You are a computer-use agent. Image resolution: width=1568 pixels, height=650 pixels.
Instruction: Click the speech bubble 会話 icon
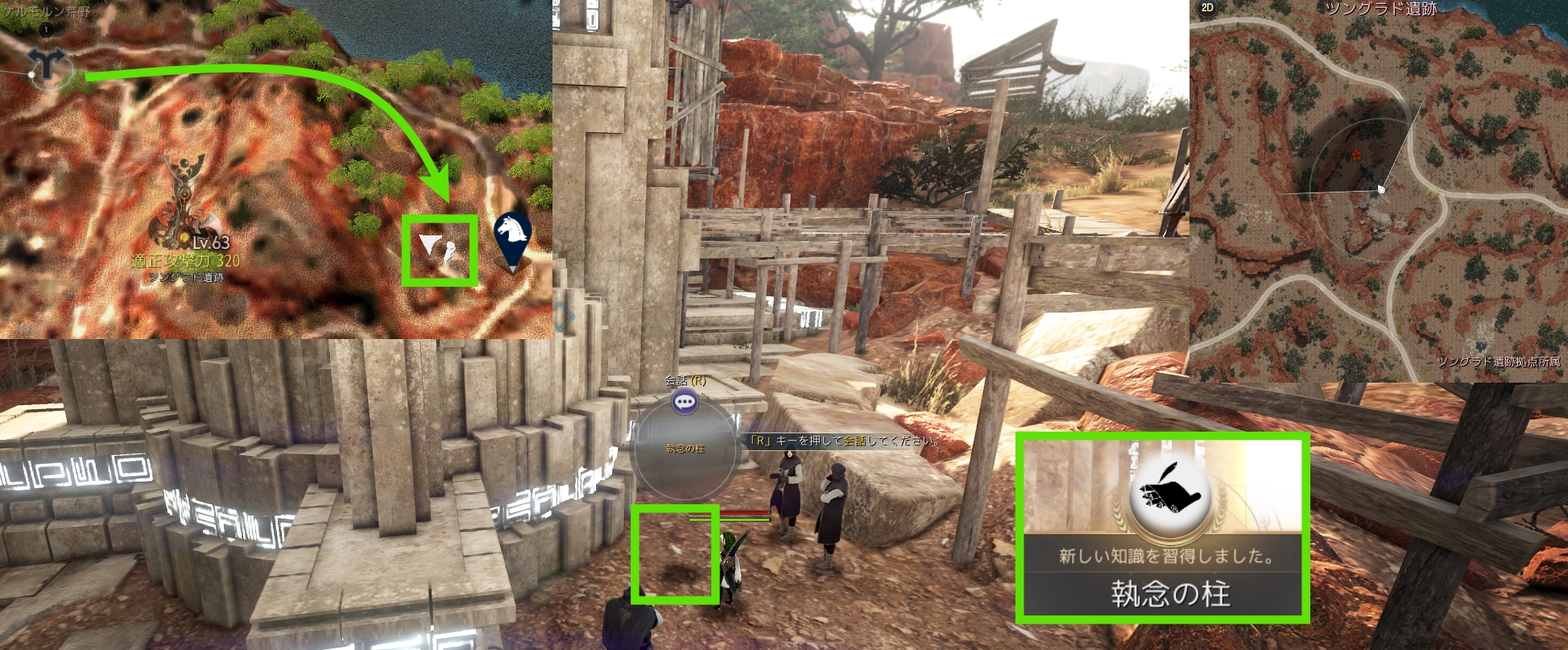click(685, 401)
